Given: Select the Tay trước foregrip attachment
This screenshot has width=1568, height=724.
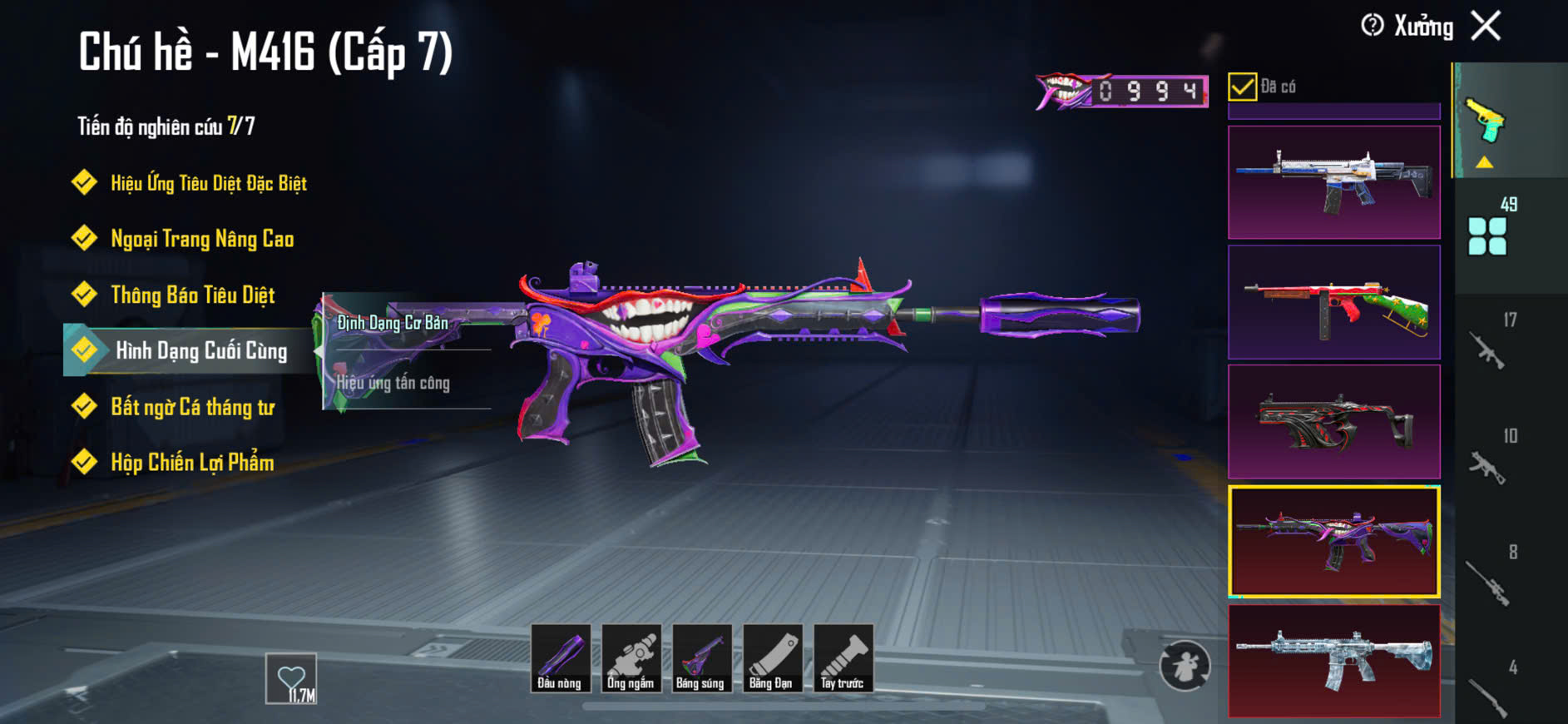Looking at the screenshot, I should tap(843, 658).
